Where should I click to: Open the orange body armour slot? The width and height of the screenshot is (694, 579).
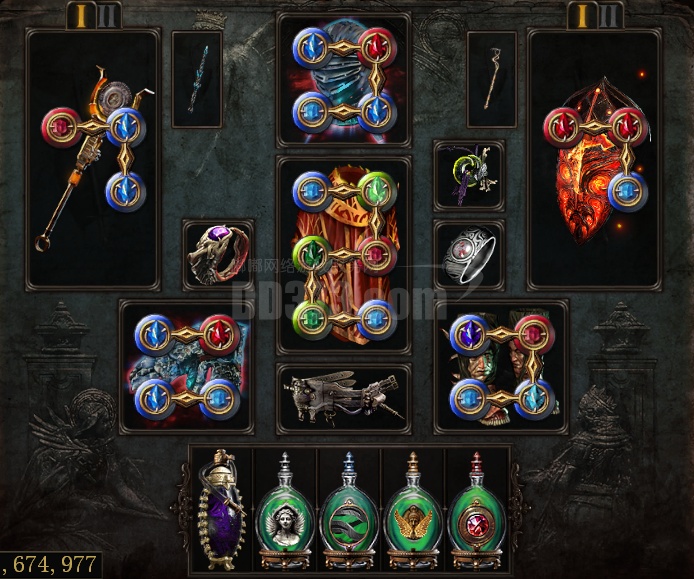coord(343,254)
